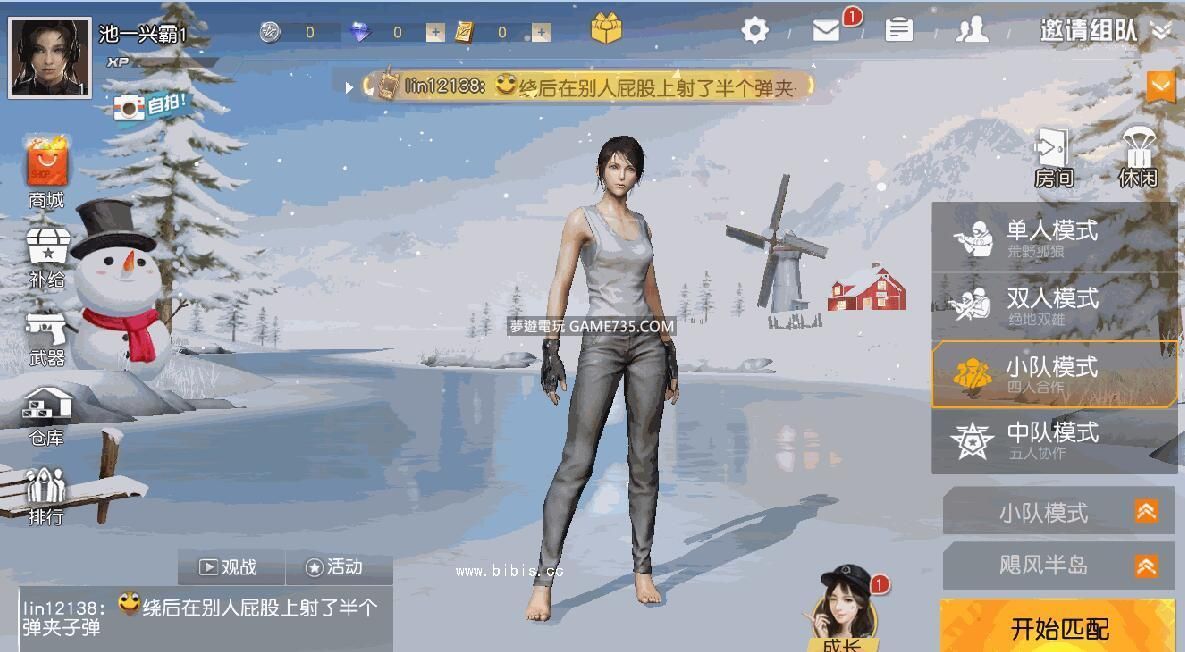Enter the 房间 room menu

click(x=1053, y=158)
